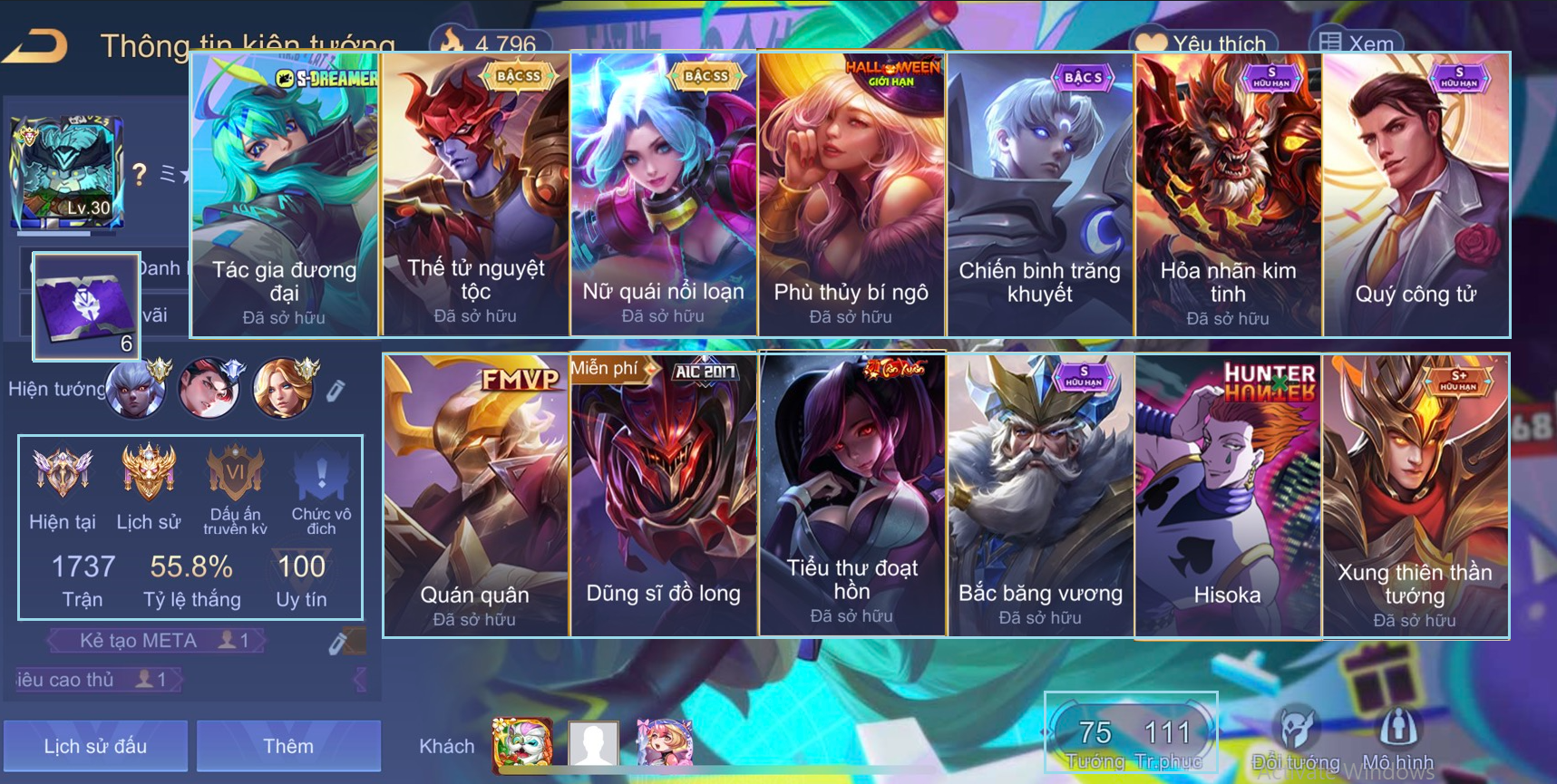Choose the Quý công tử skin card
The image size is (1557, 784).
pyautogui.click(x=1416, y=195)
